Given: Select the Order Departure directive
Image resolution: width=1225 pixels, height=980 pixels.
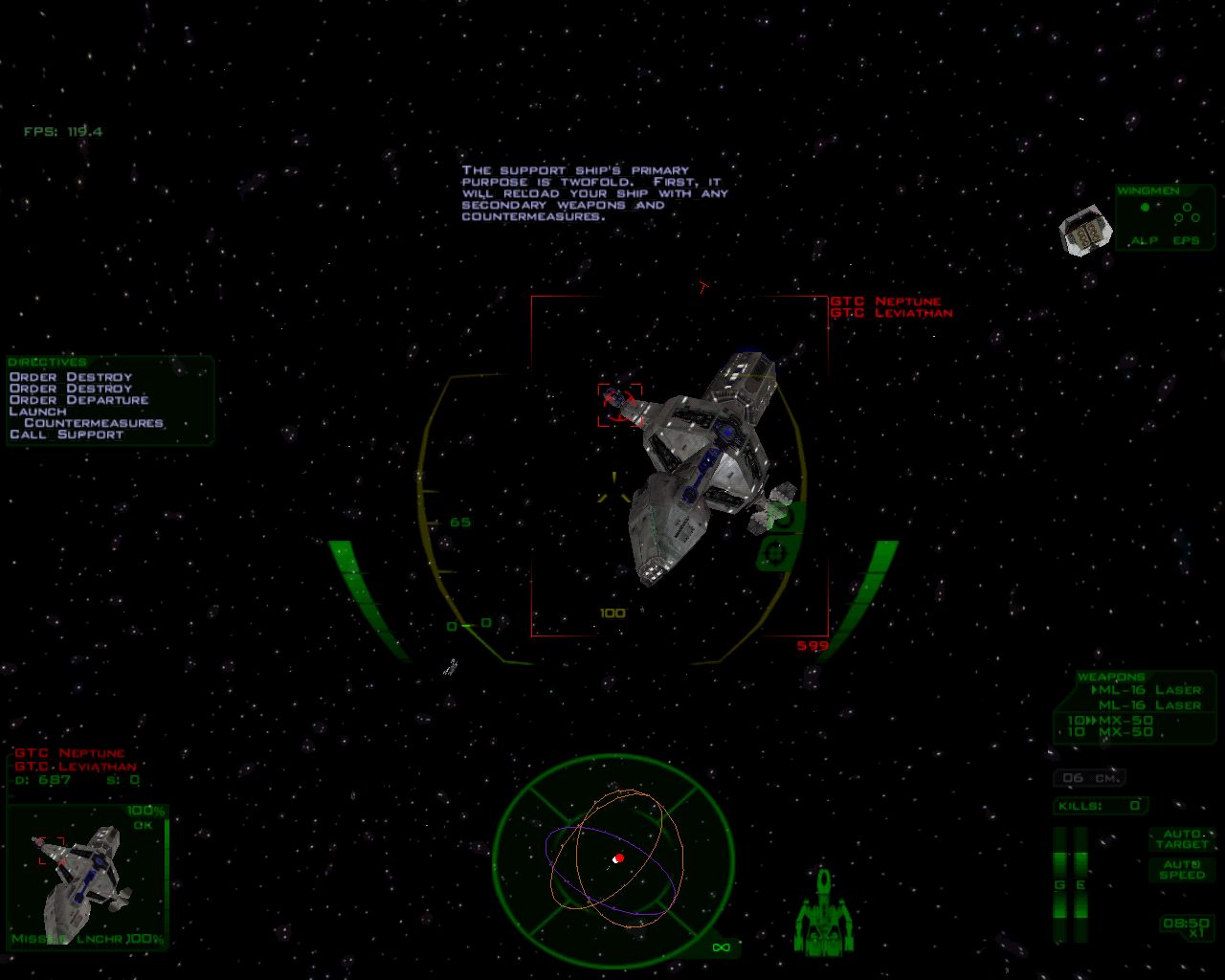Looking at the screenshot, I should 78,400.
